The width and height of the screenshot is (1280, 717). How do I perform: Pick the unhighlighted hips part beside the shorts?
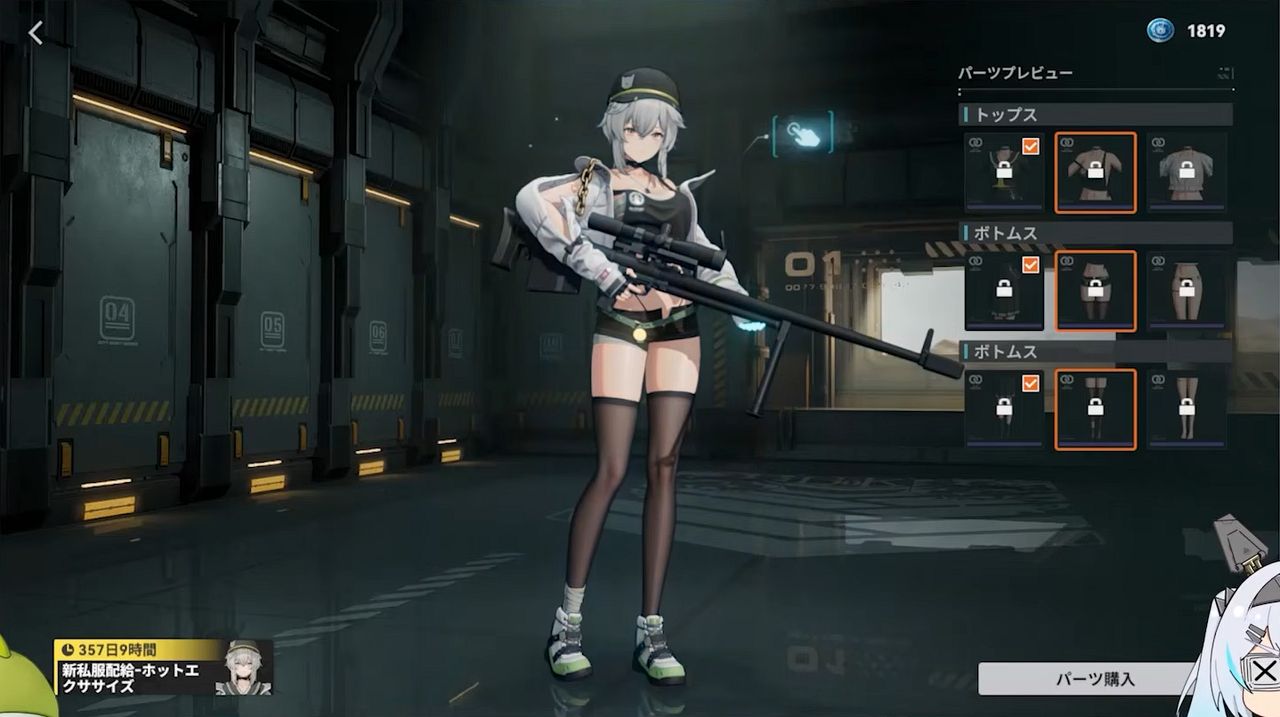1187,291
